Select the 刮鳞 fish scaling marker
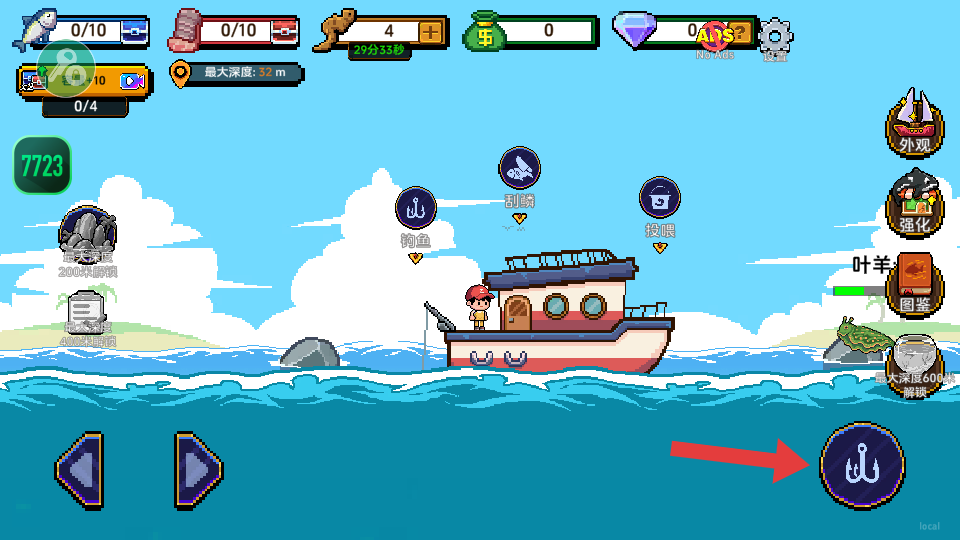The width and height of the screenshot is (960, 540). click(x=519, y=169)
